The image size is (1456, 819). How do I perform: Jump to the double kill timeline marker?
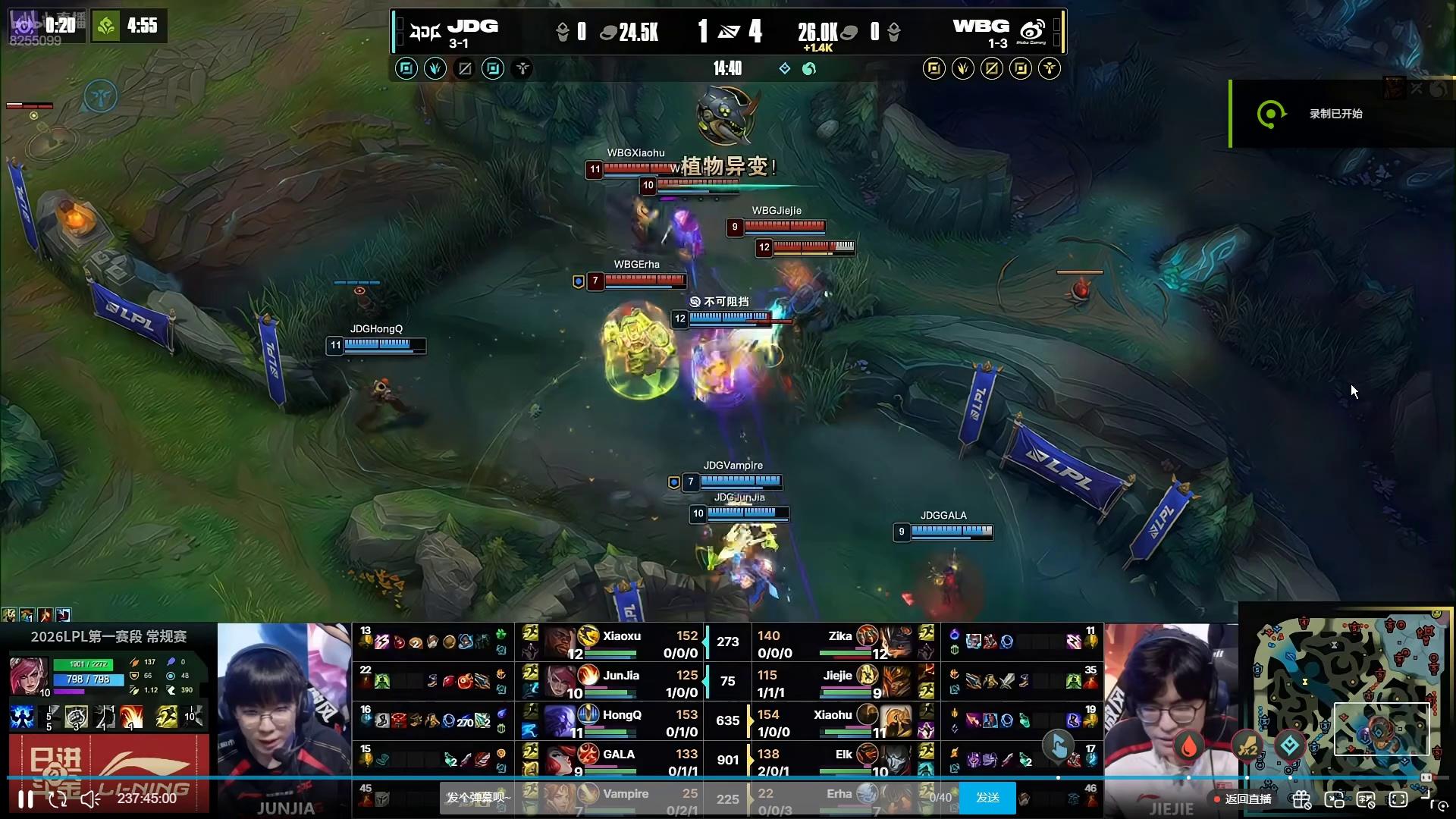click(1247, 748)
